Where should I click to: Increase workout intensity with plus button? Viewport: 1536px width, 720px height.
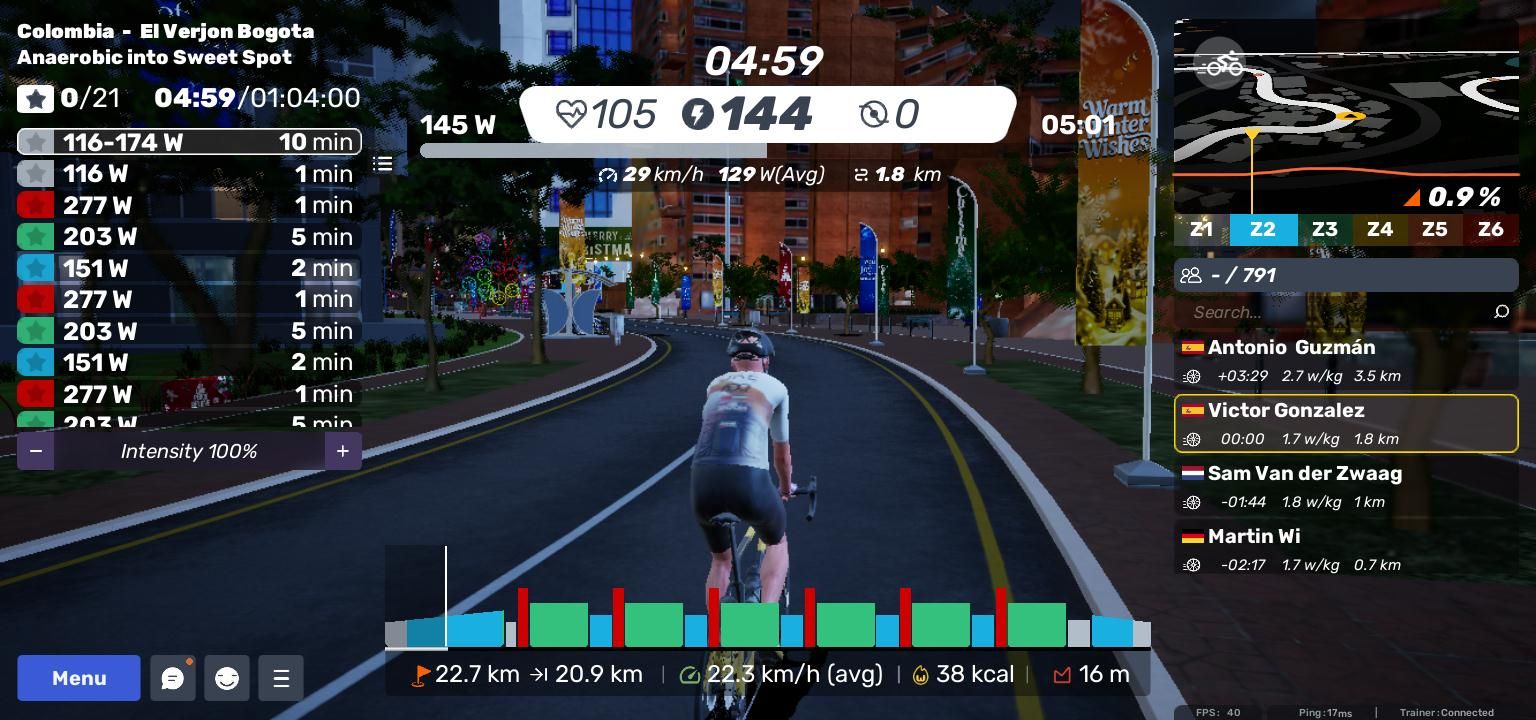[342, 451]
